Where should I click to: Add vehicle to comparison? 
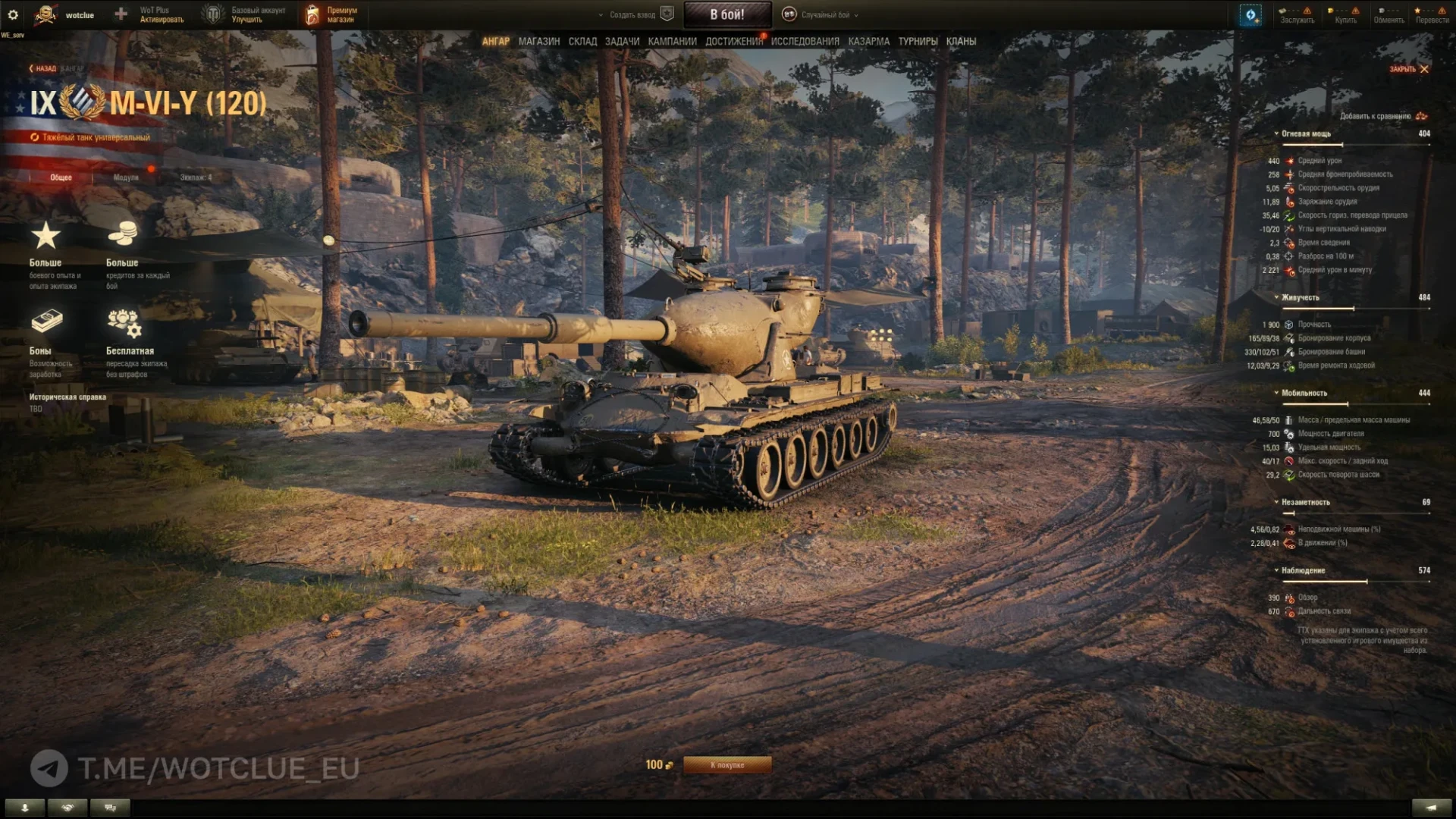point(1382,116)
